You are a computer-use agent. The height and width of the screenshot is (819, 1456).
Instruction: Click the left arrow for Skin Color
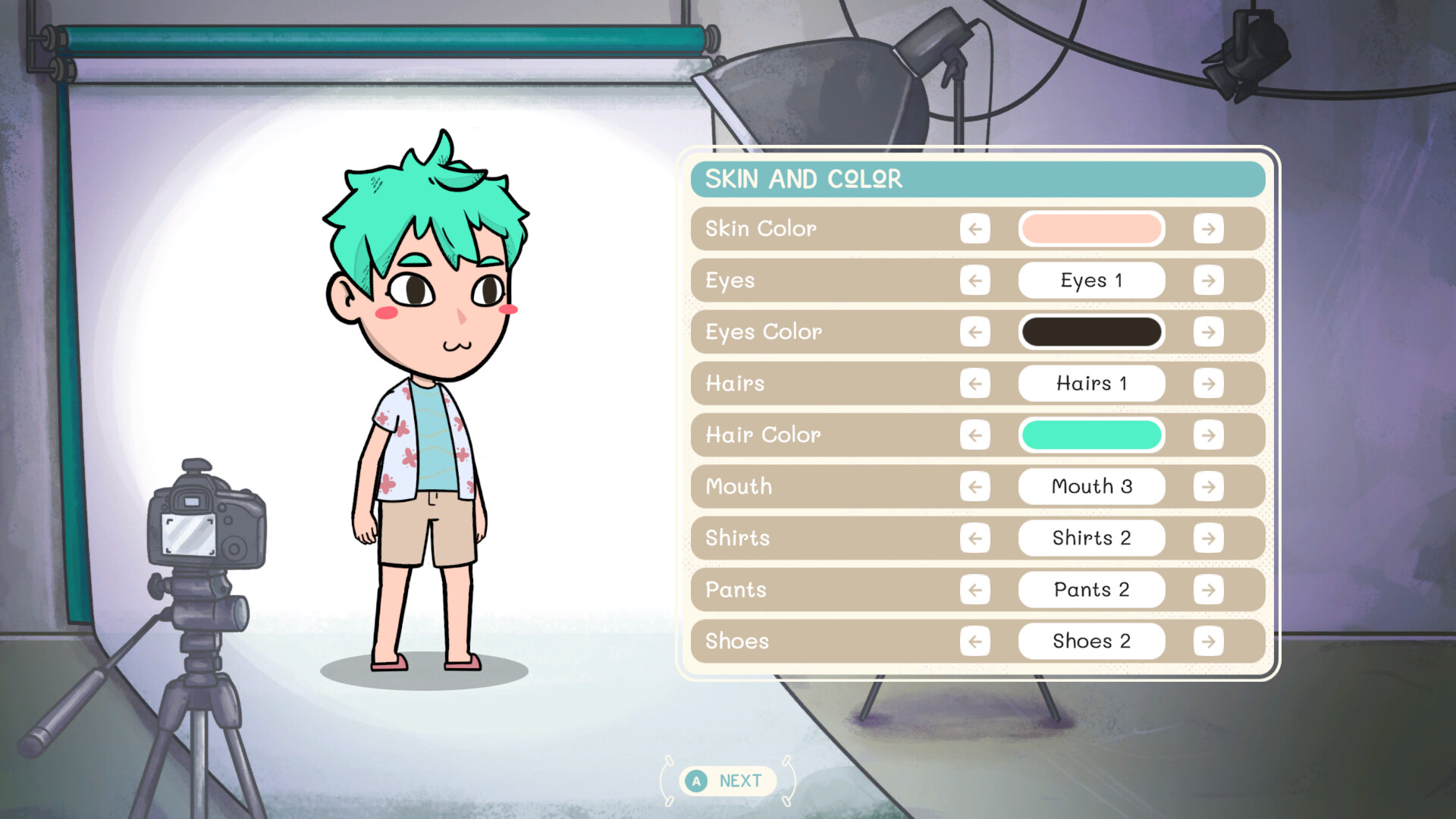point(975,229)
